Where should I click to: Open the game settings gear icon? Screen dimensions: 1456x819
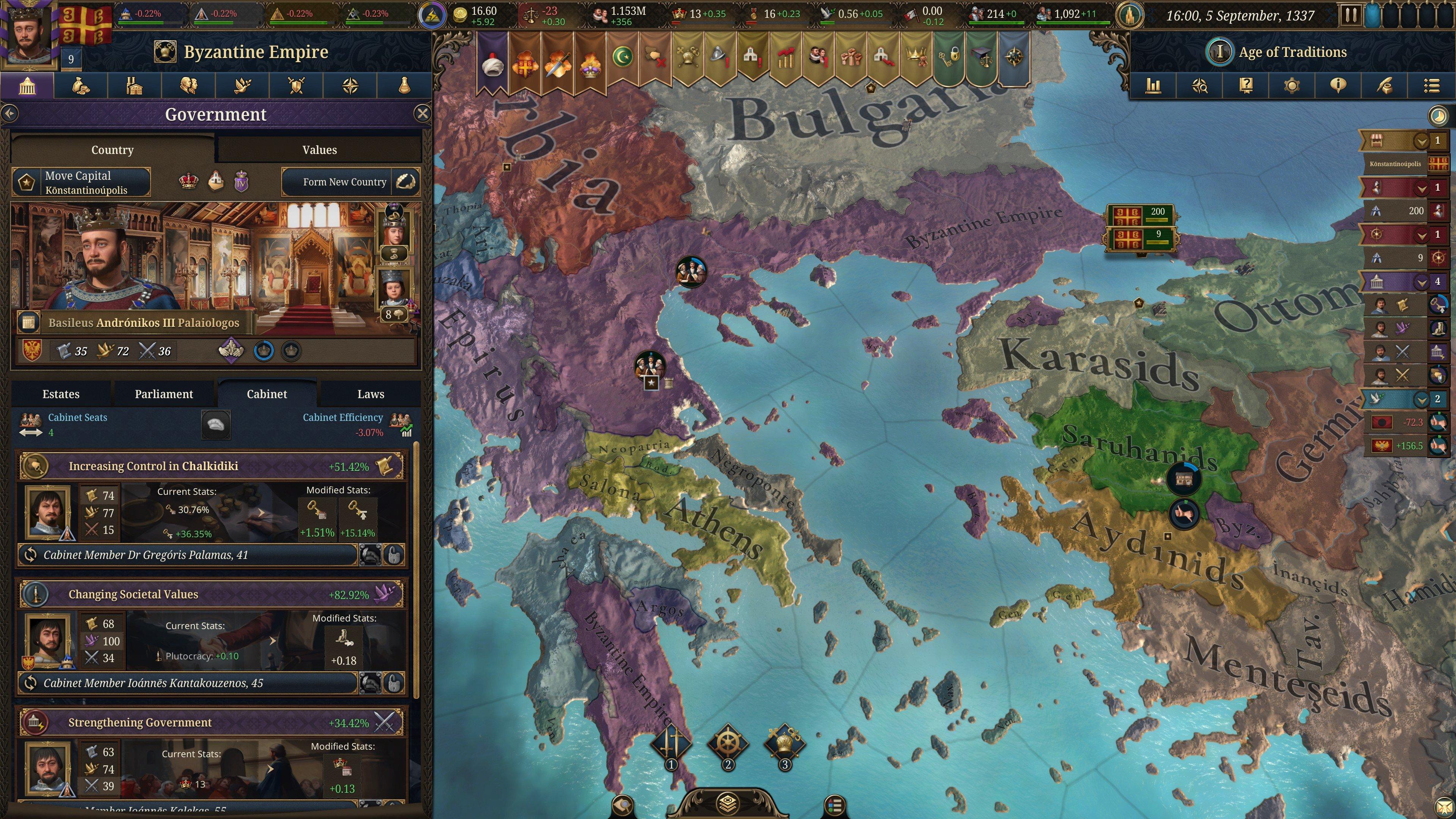point(1292,86)
